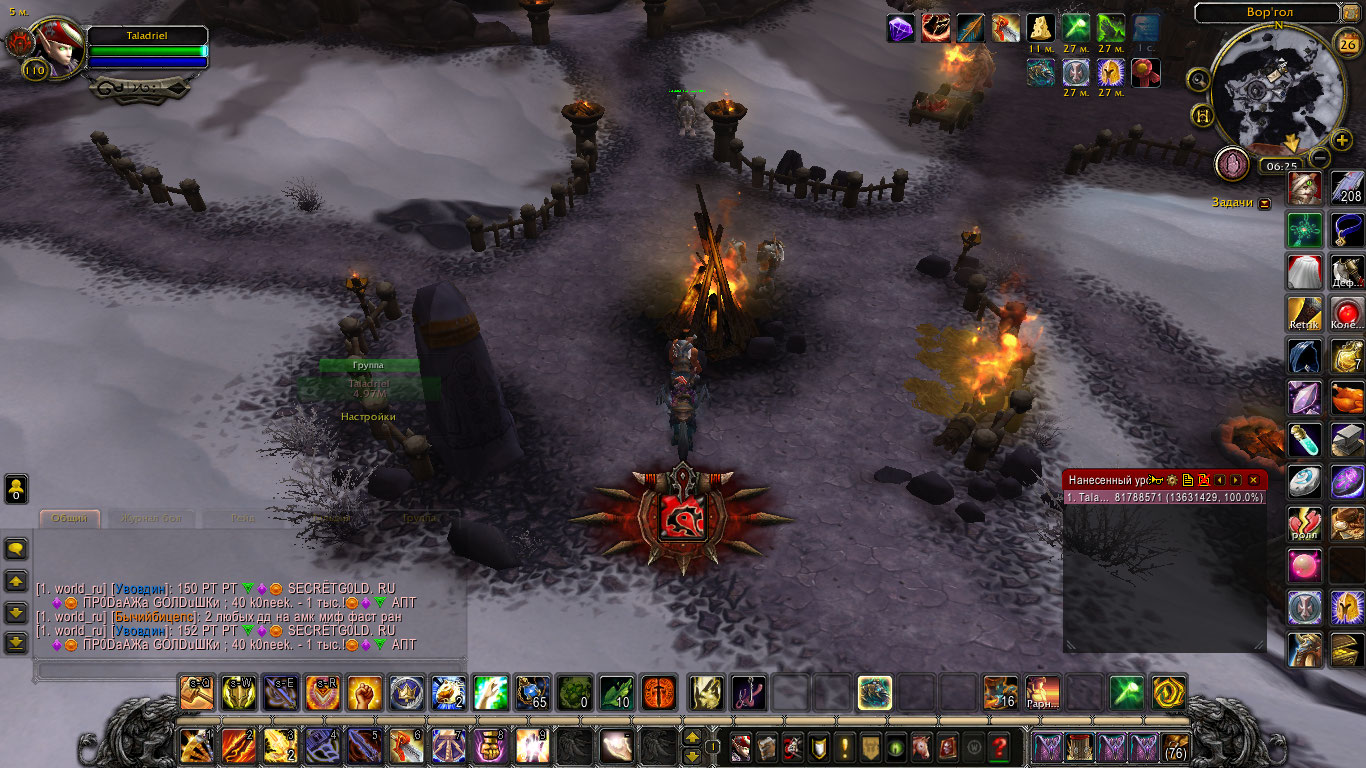Open damage meter settings gear
1366x768 pixels.
point(1172,480)
